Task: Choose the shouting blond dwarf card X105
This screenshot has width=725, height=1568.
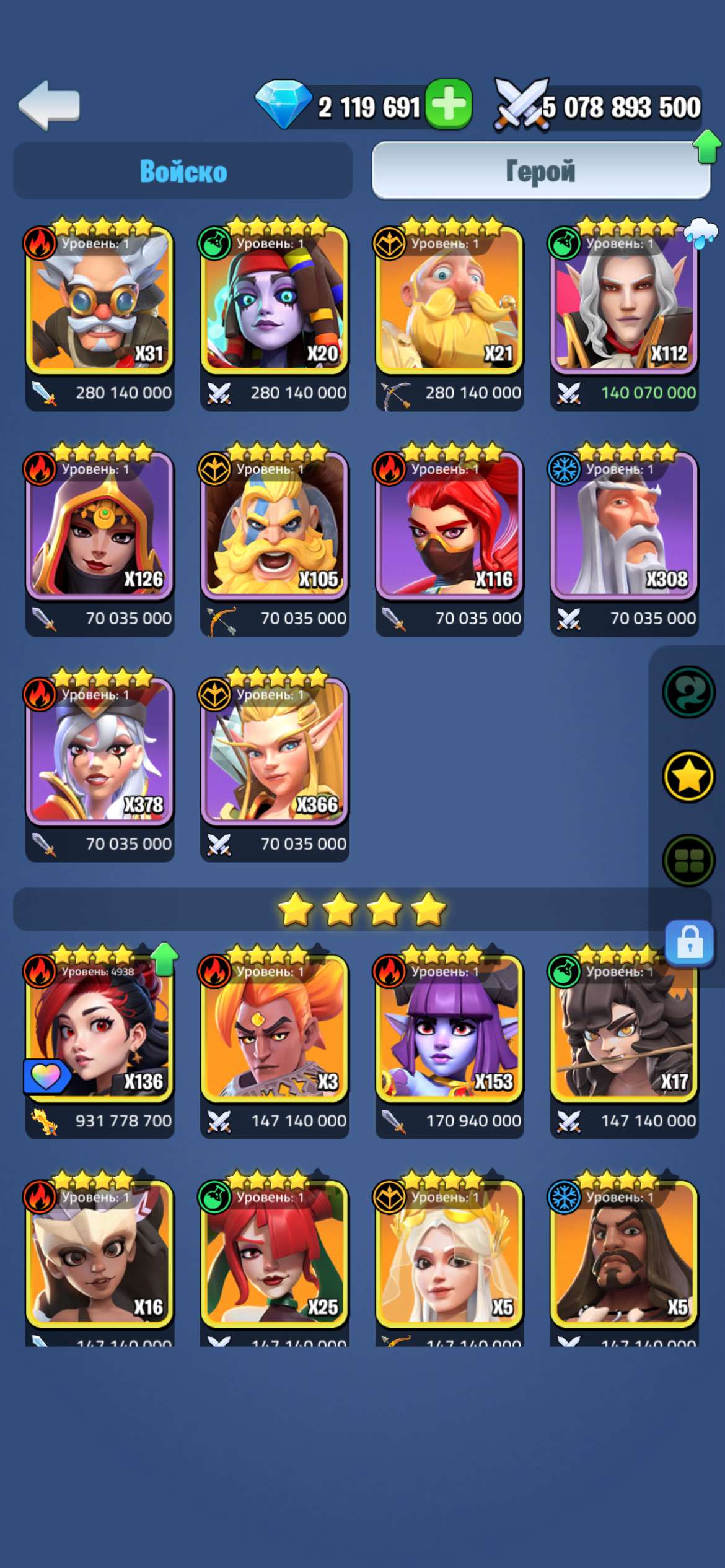Action: [274, 526]
